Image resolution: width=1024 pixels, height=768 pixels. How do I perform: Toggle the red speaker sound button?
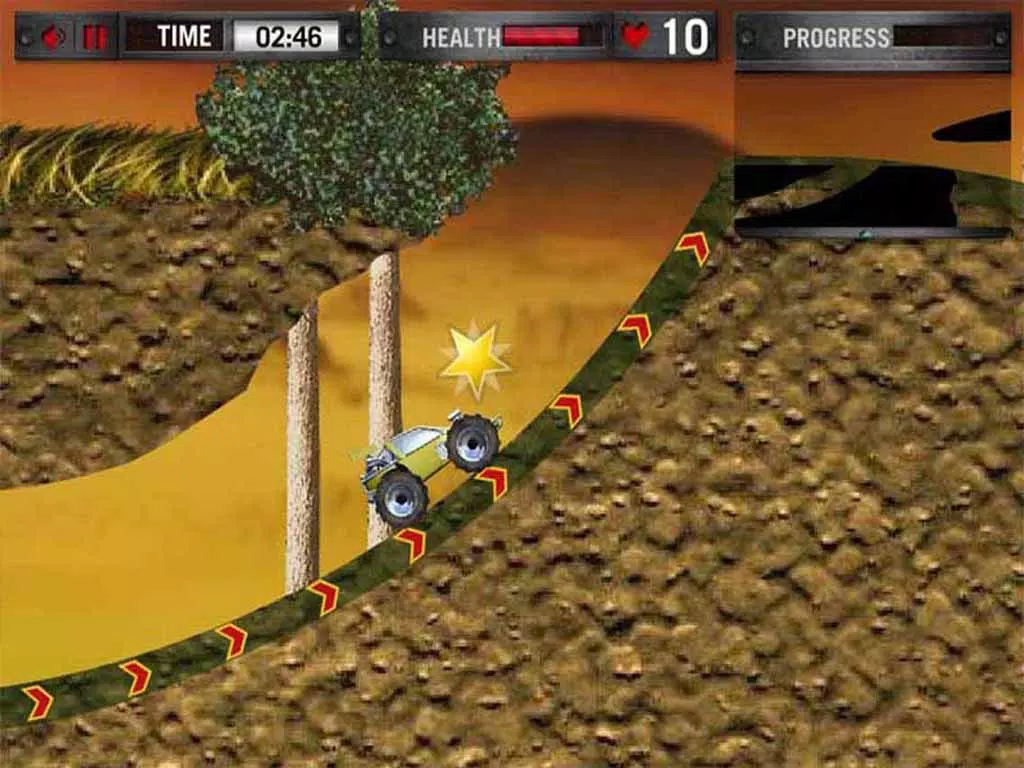coord(52,38)
